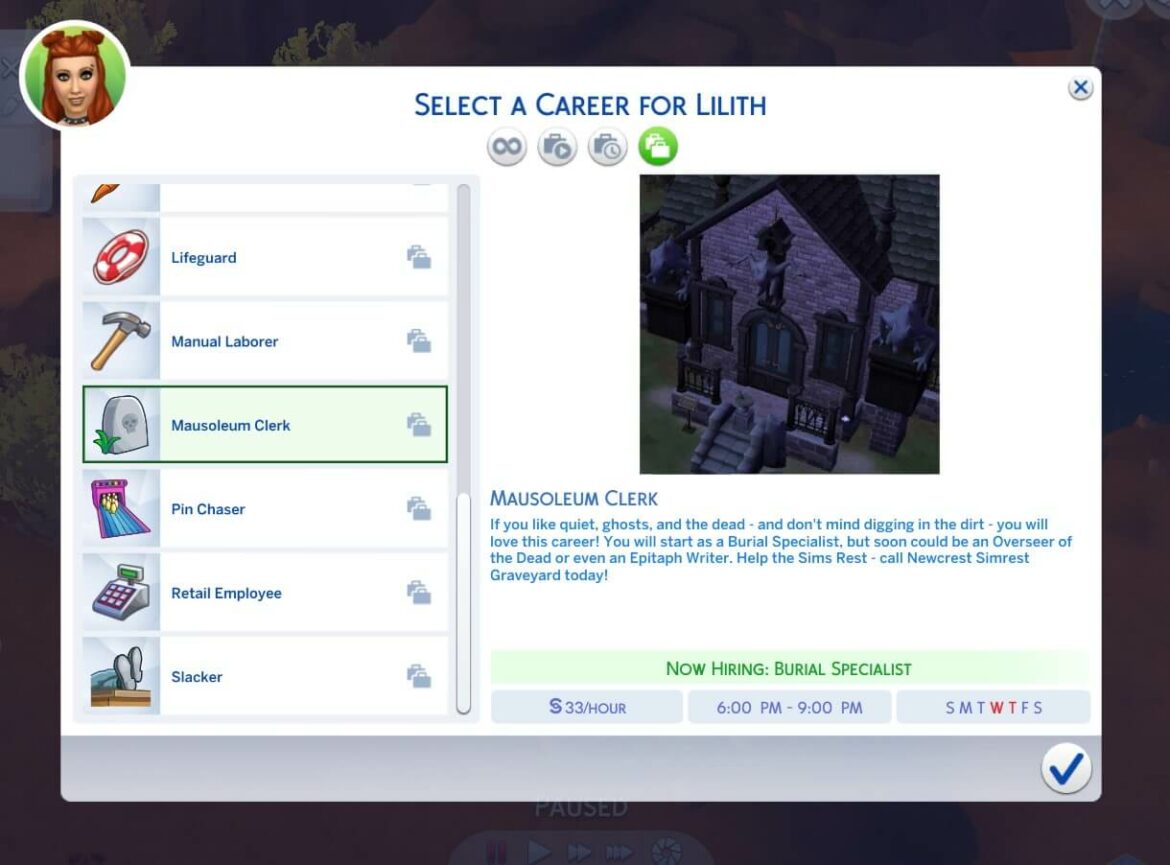Close the career selection dialog

(x=1080, y=89)
